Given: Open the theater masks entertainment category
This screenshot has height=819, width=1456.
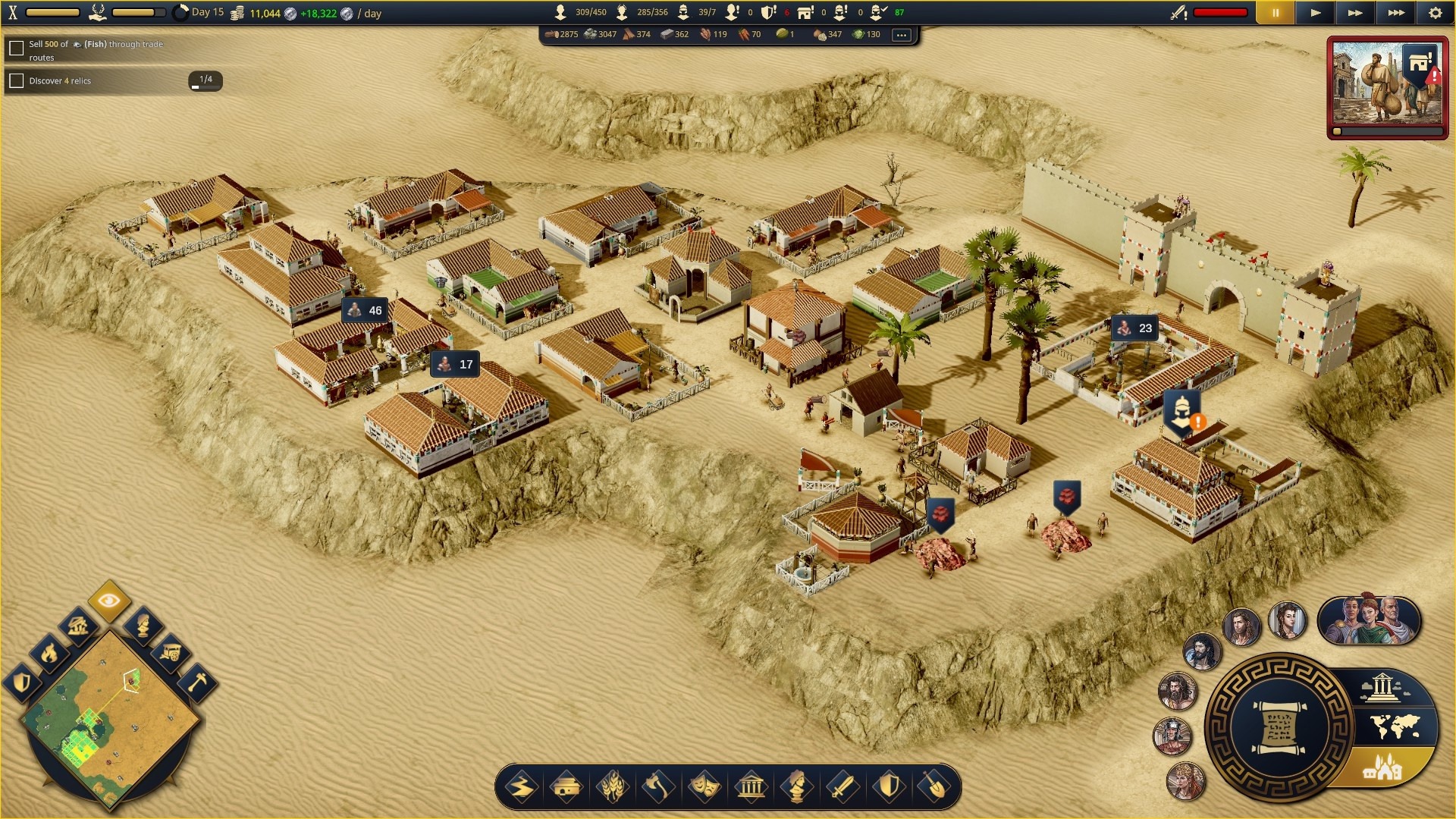Looking at the screenshot, I should [704, 787].
